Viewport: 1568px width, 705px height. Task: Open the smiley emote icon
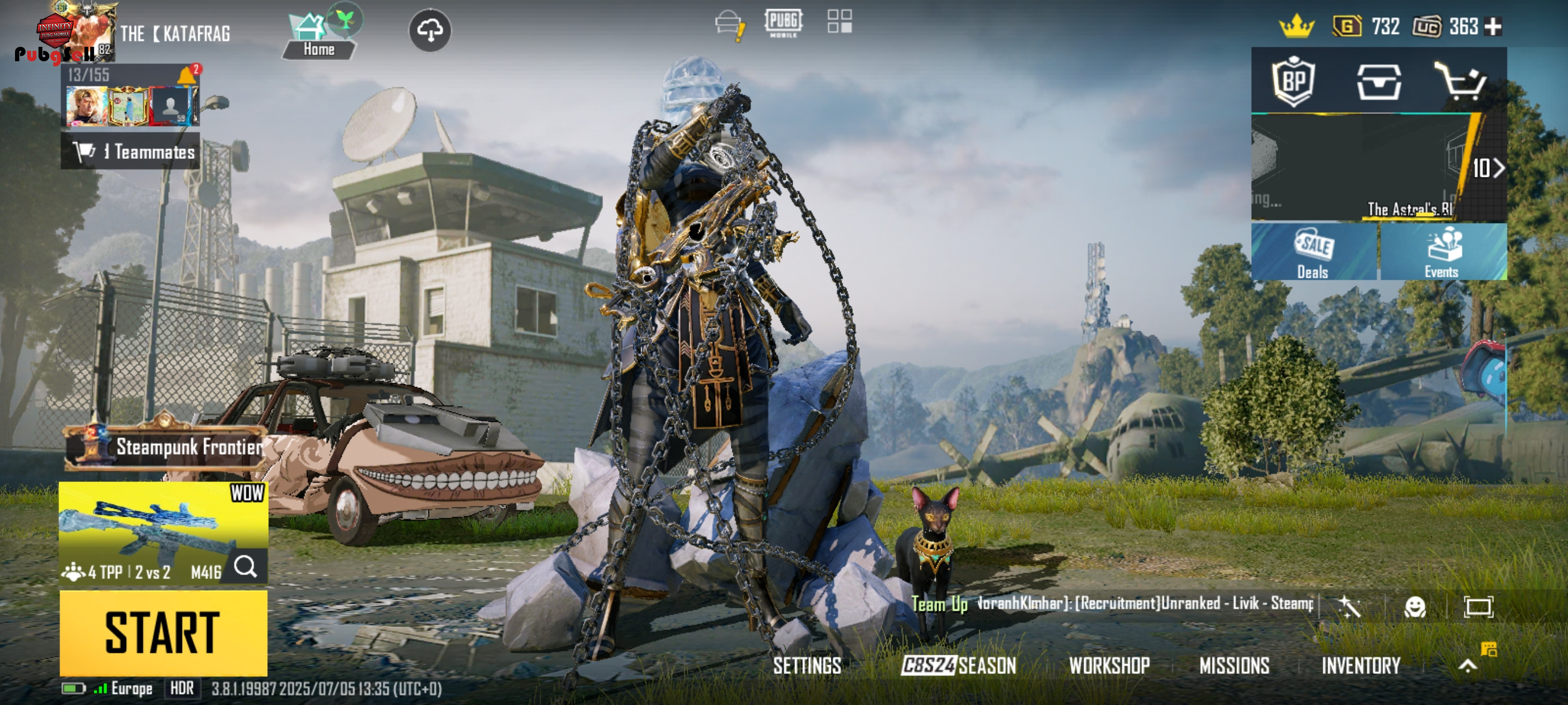pyautogui.click(x=1414, y=606)
